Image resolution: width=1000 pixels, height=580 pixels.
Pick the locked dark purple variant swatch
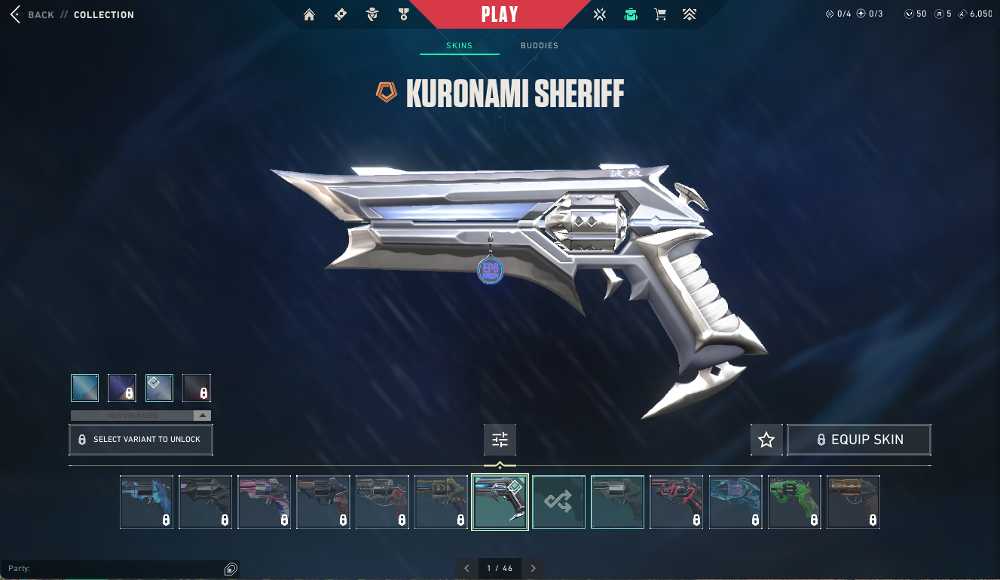[x=122, y=388]
